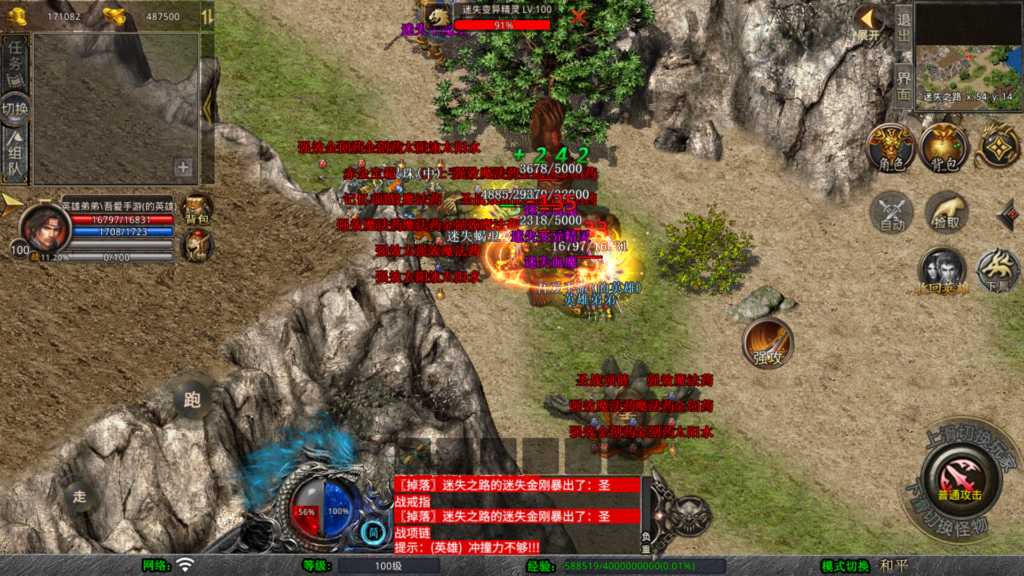Activate the 强攻 assault skill
Screen dimensions: 1024x576
click(767, 343)
